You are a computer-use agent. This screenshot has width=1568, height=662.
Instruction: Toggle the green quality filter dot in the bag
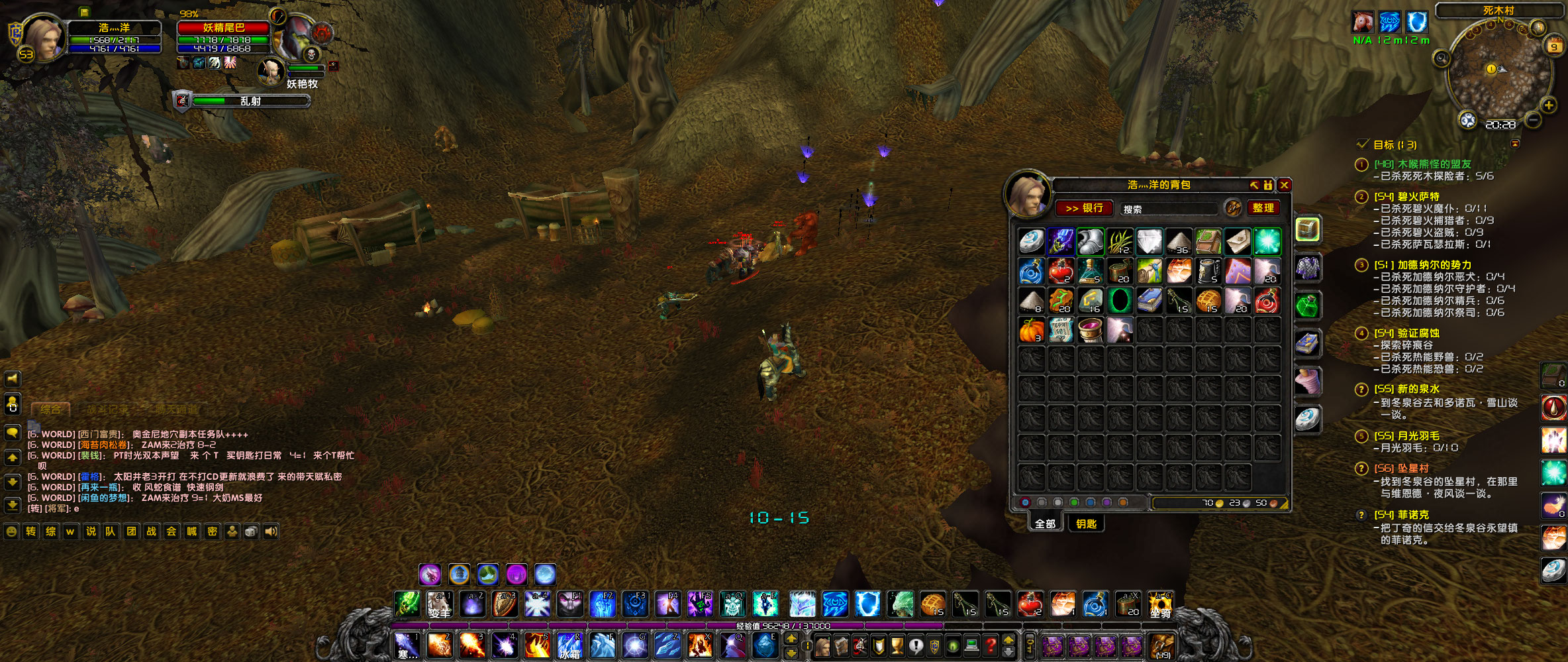1074,502
